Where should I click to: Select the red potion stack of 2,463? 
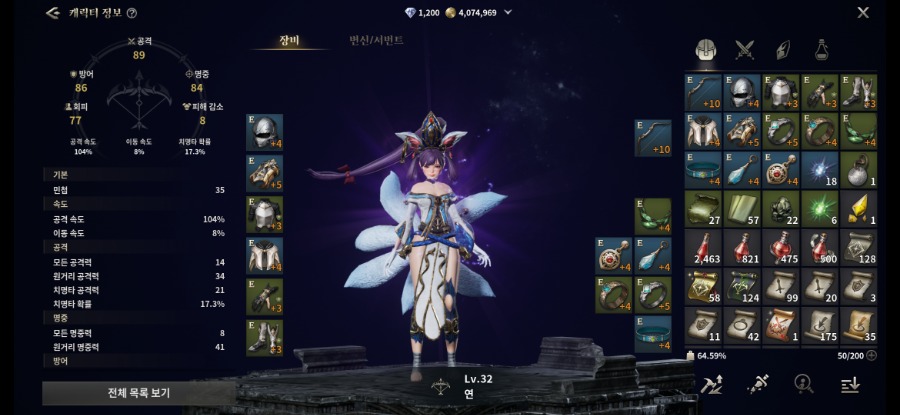(x=704, y=247)
